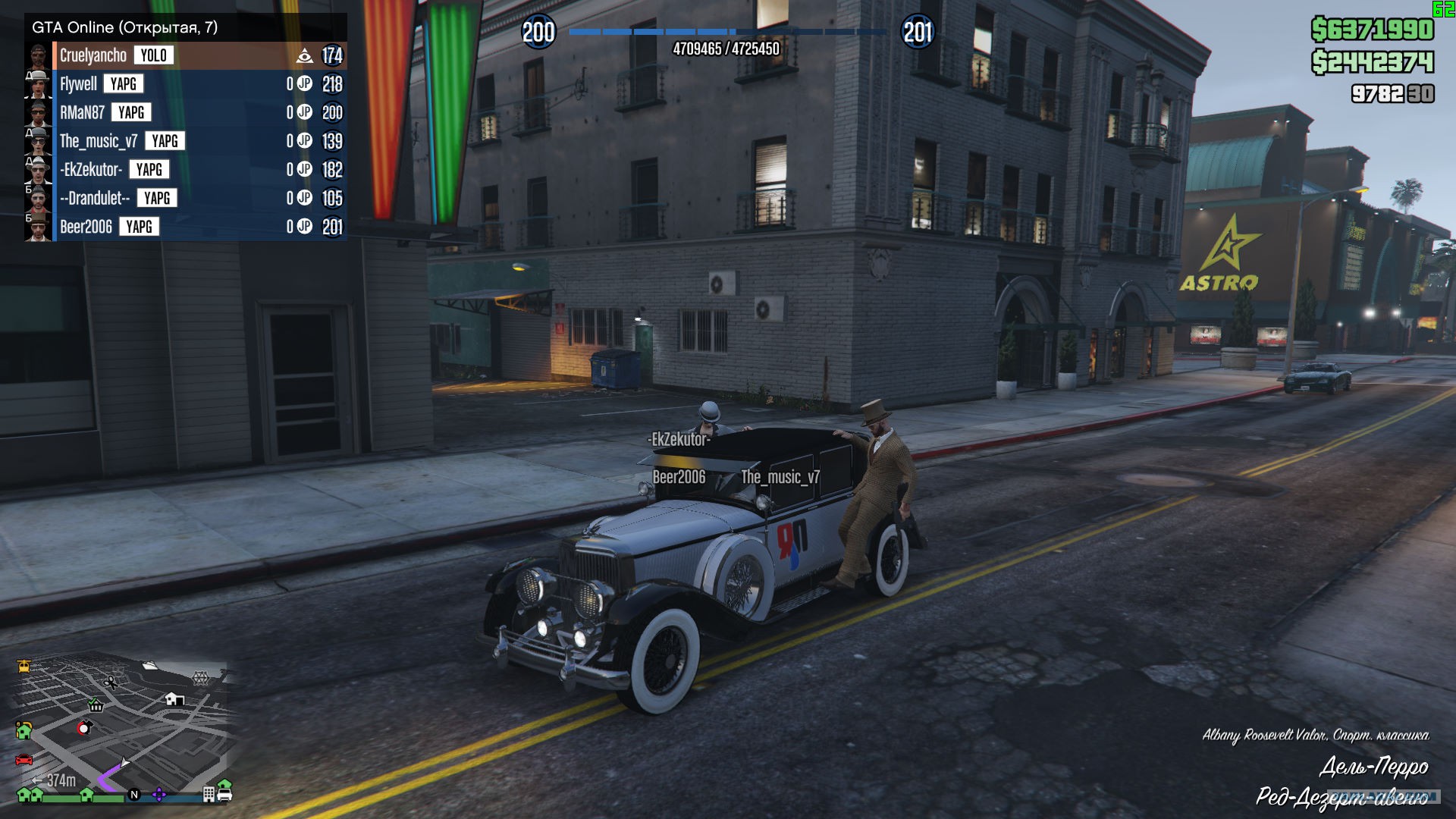Click the North compass marker on minimap
The height and width of the screenshot is (819, 1456).
click(x=134, y=795)
